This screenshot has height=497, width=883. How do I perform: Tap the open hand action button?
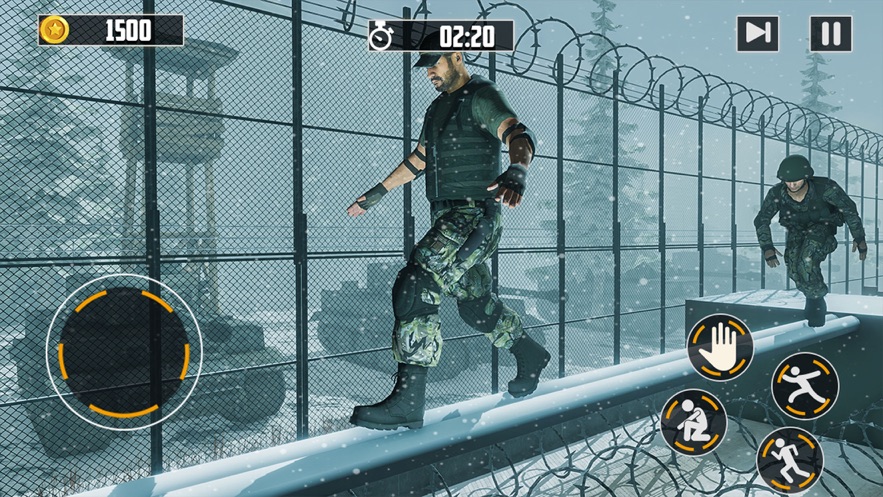(x=720, y=347)
